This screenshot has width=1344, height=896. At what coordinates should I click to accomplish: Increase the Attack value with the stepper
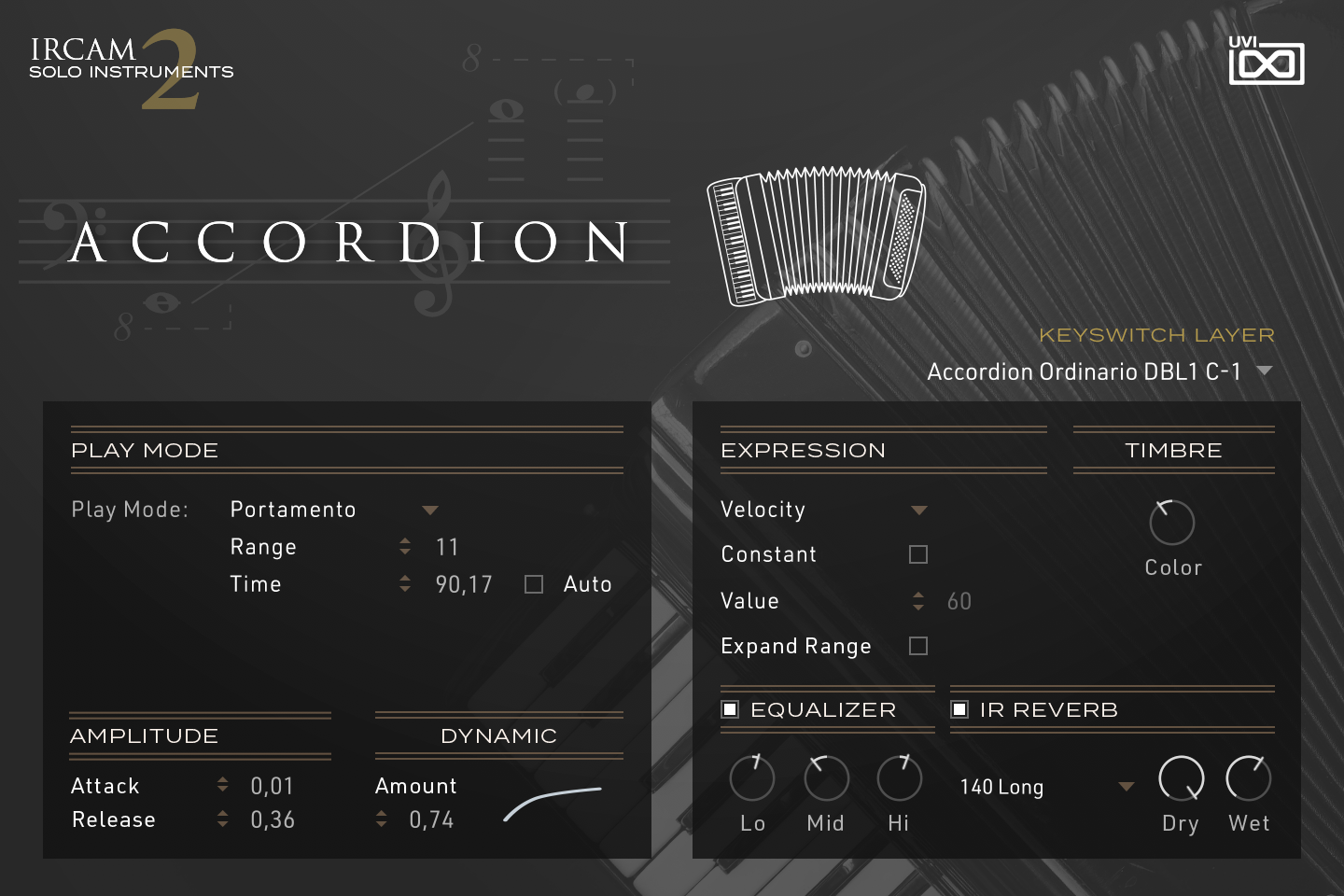(222, 780)
